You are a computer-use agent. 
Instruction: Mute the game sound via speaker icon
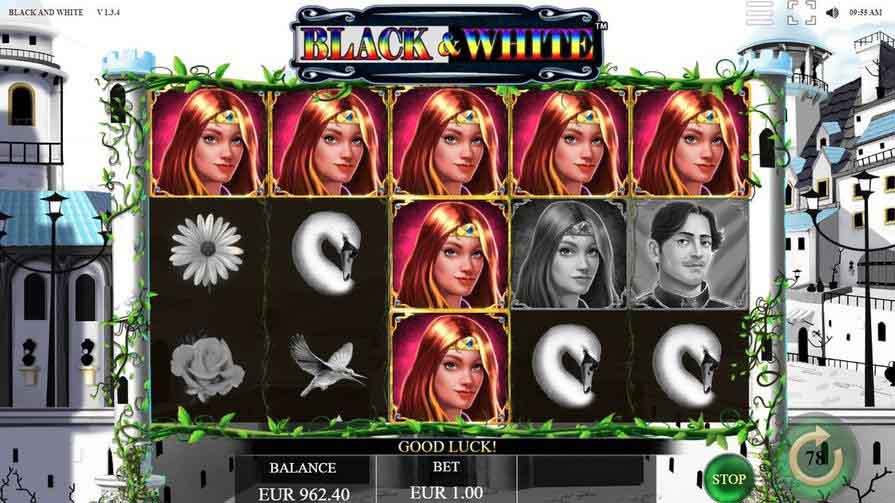tap(832, 13)
